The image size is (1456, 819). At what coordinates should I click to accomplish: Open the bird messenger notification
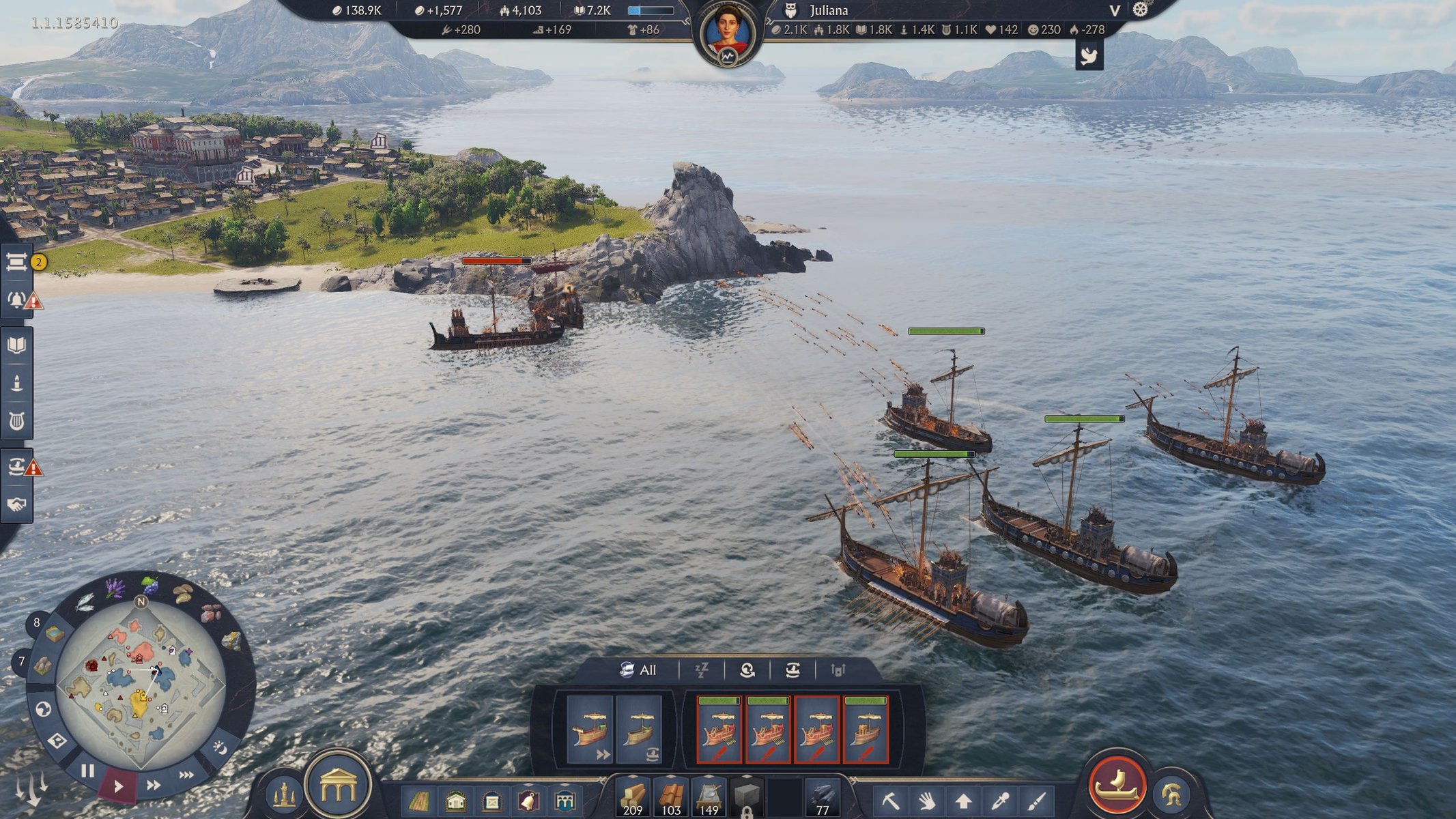pos(1089,55)
